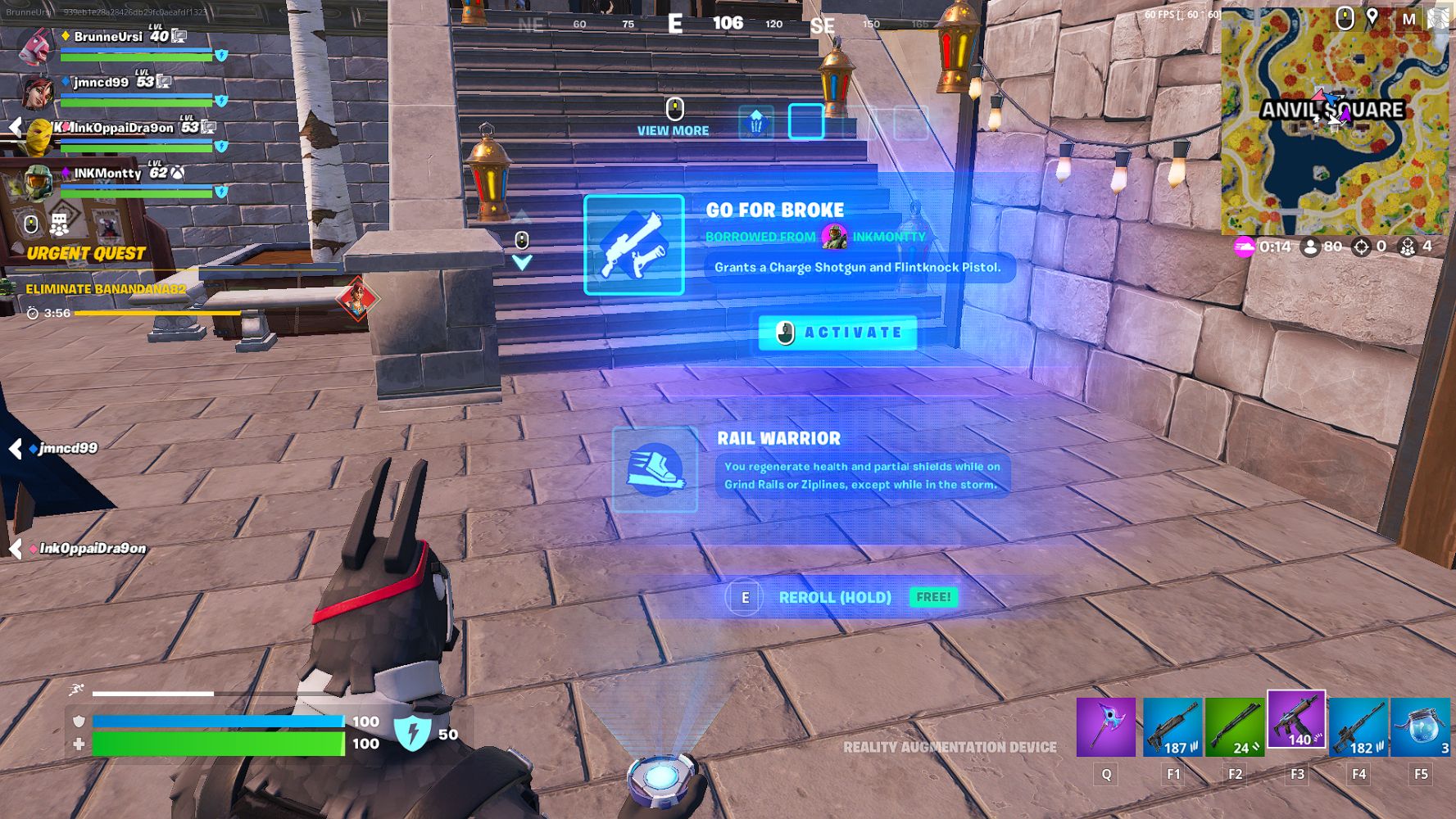Viewport: 1456px width, 819px height.
Task: Equip the green pump shotgun slot
Action: pyautogui.click(x=1235, y=726)
